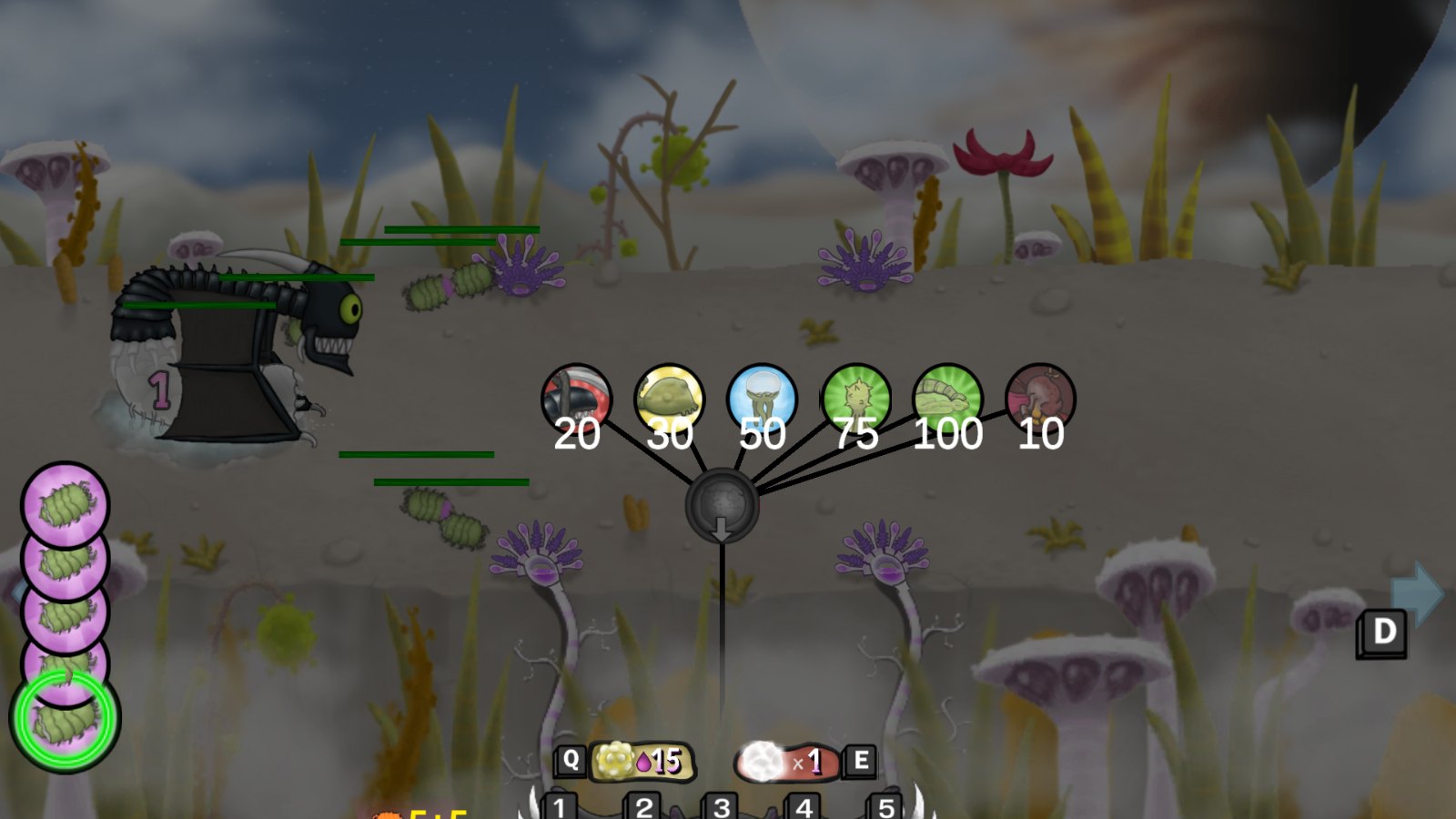Select the olive blob creature costing 30

coord(669,399)
